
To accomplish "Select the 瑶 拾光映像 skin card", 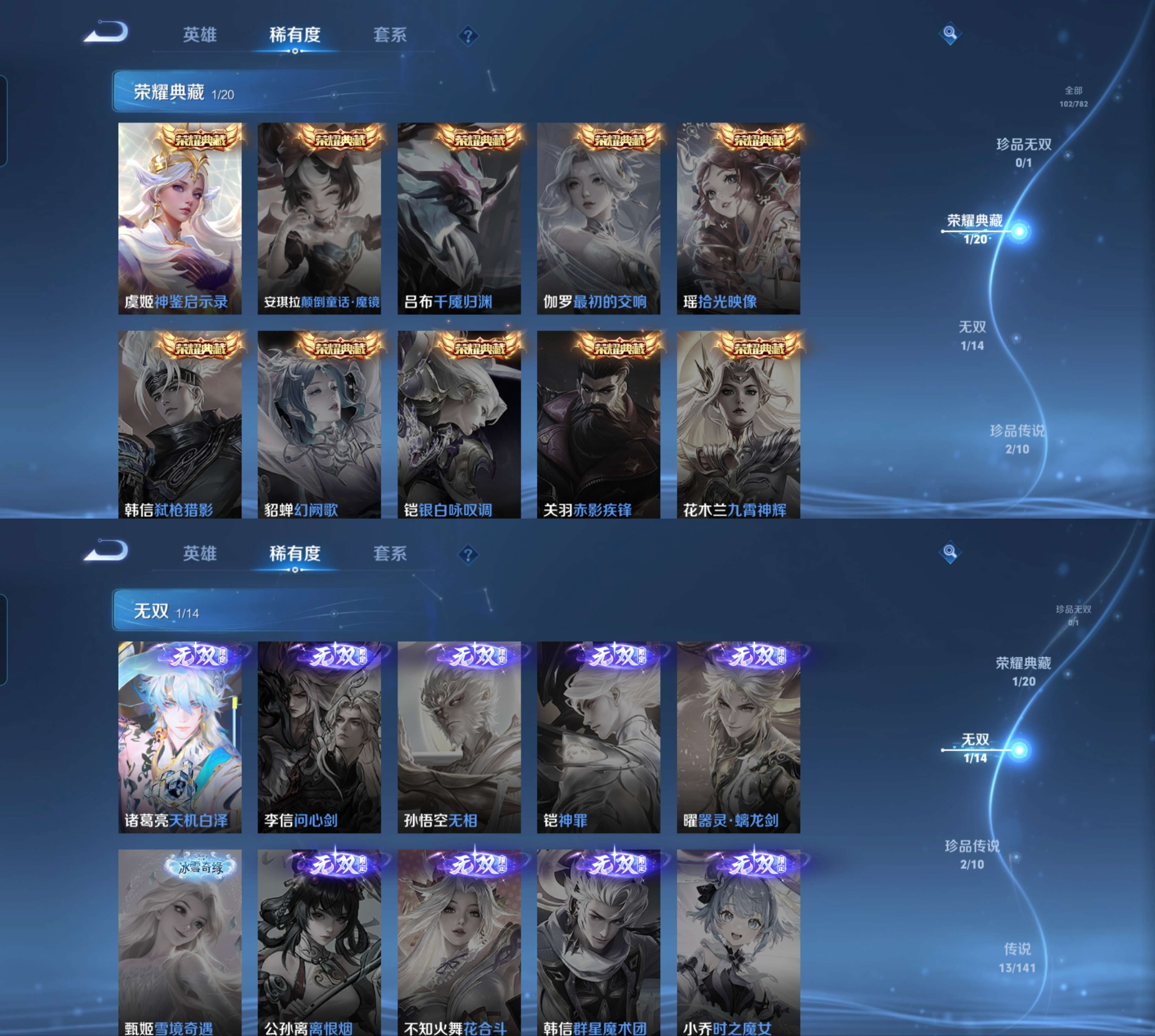I will tap(738, 218).
